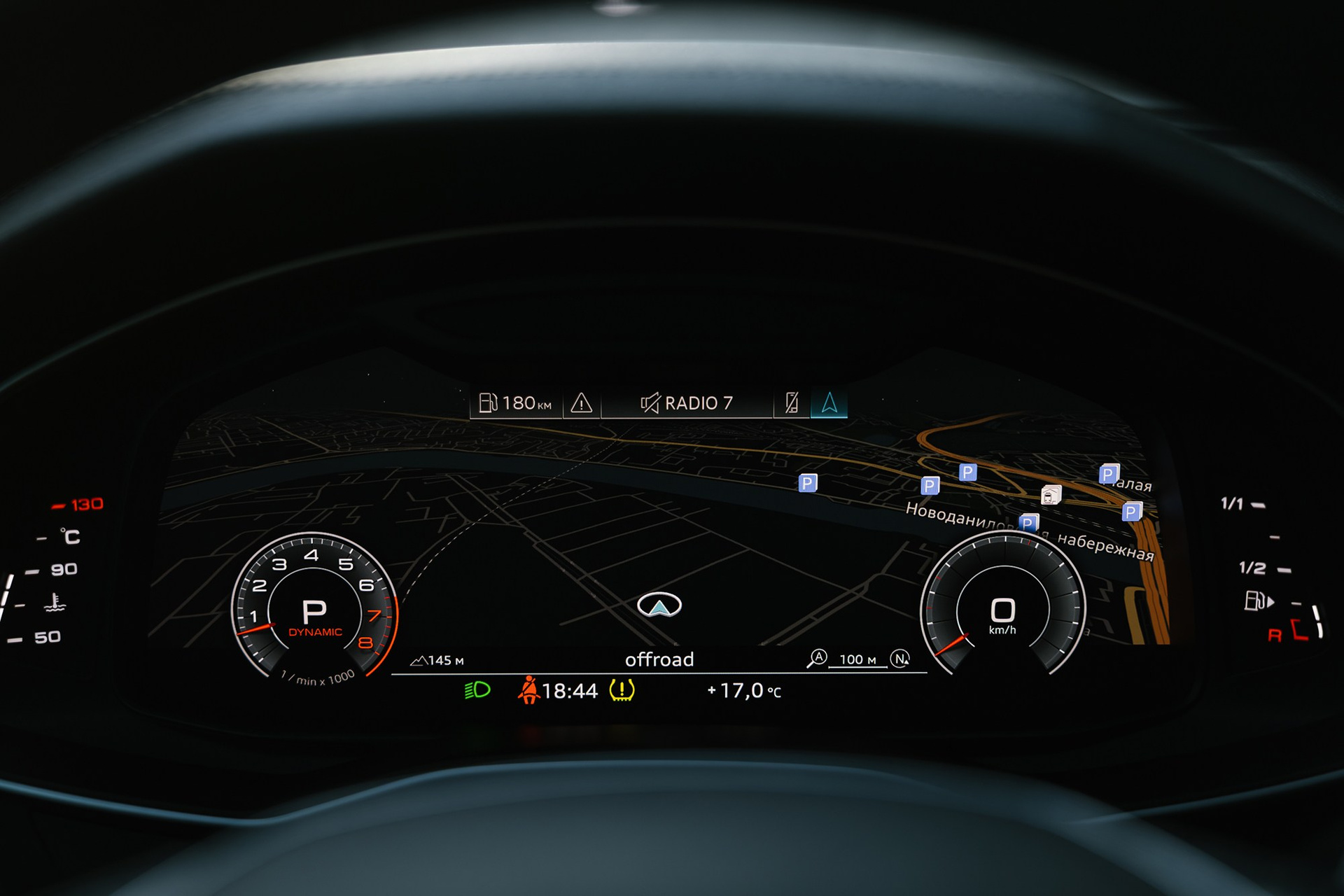Select the white station marker on the map
Viewport: 1344px width, 896px height.
click(1051, 496)
